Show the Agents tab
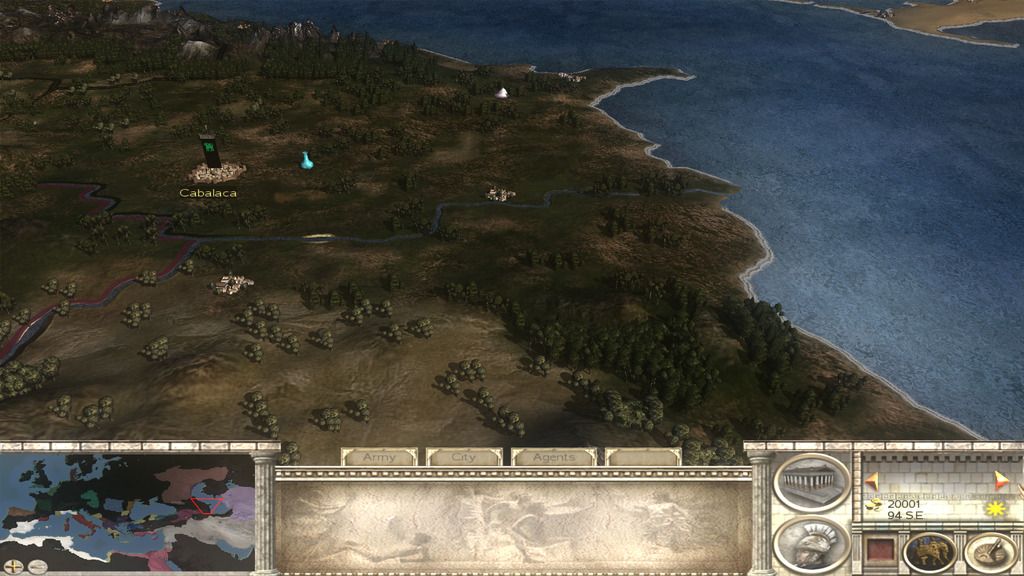Screen dimensions: 1024x576 point(554,457)
